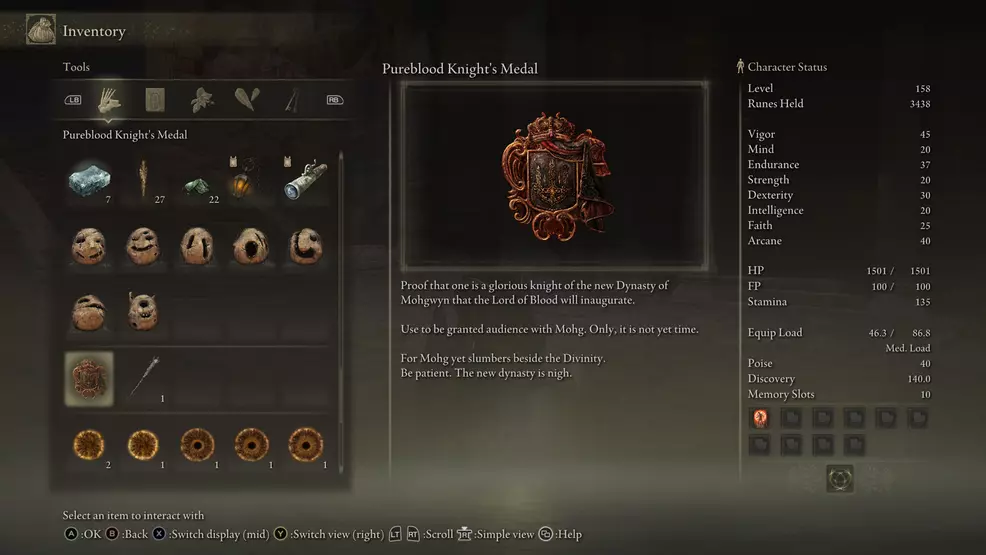The image size is (986, 555).
Task: Open the twin-feather icon inventory tab
Action: pos(246,99)
